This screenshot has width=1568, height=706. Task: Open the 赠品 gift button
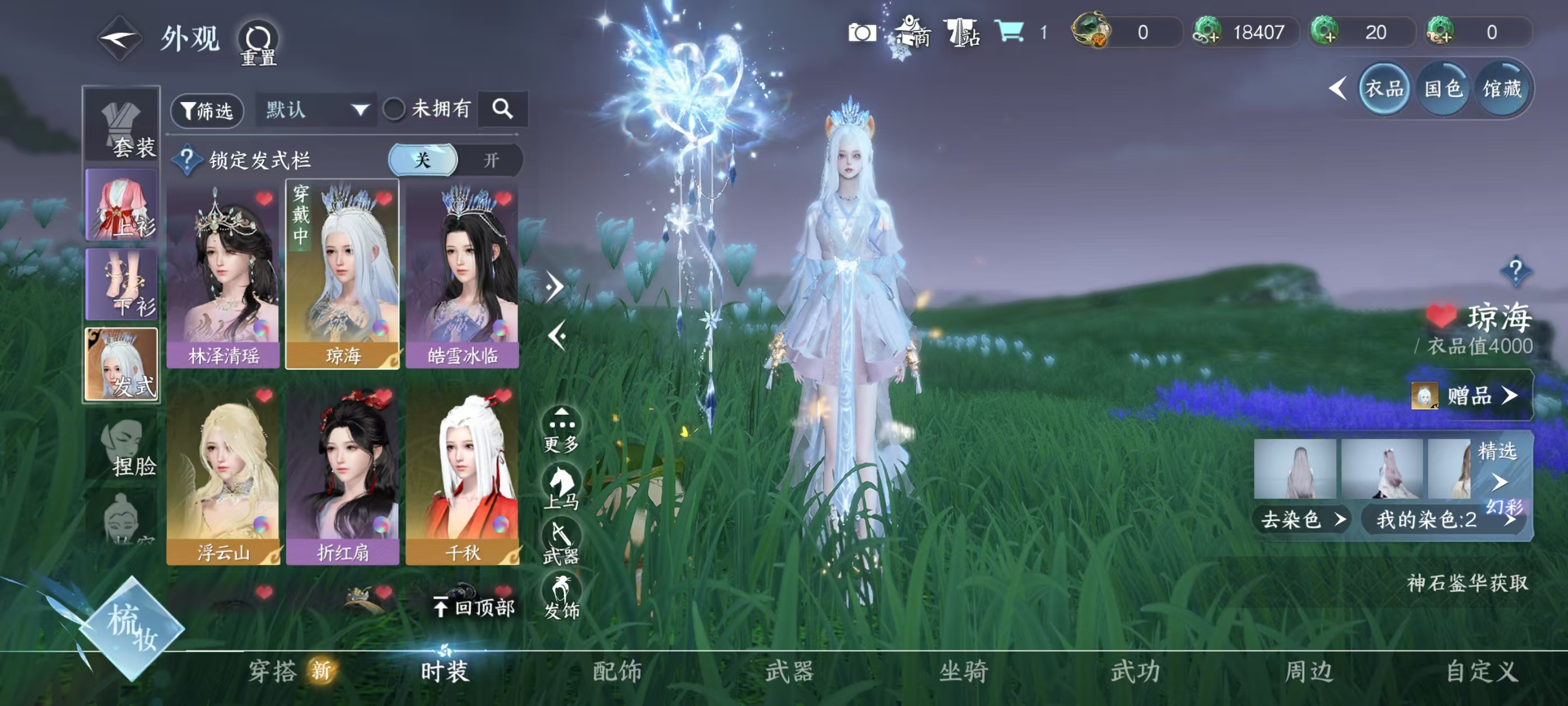(x=1469, y=396)
